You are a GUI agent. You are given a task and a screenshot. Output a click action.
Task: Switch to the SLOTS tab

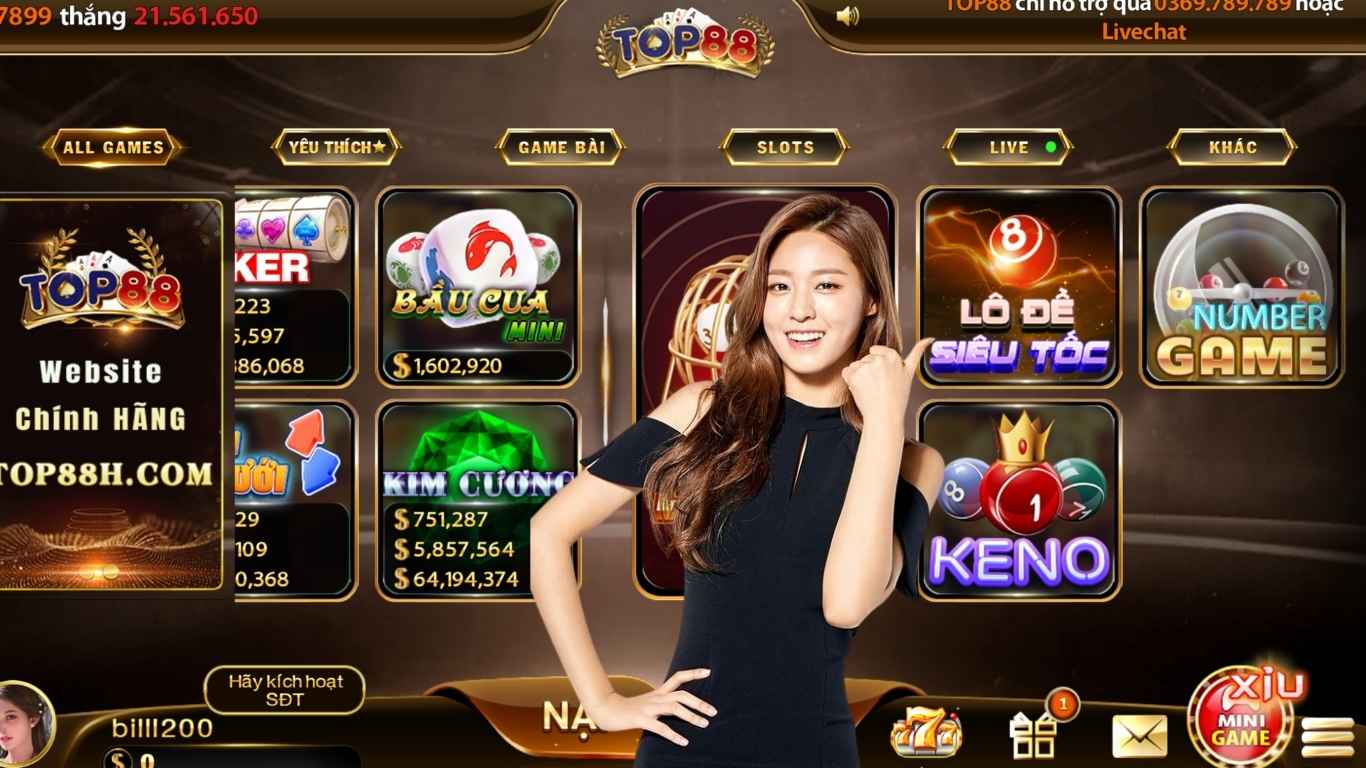(784, 147)
